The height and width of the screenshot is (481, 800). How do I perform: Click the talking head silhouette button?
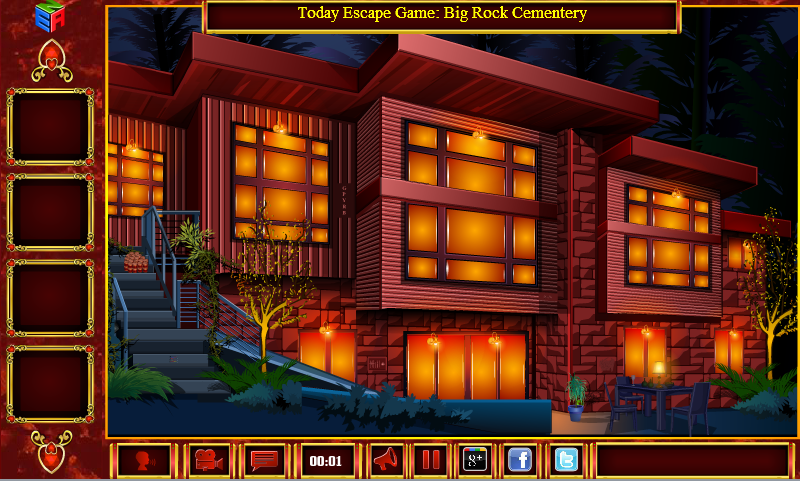[144, 460]
